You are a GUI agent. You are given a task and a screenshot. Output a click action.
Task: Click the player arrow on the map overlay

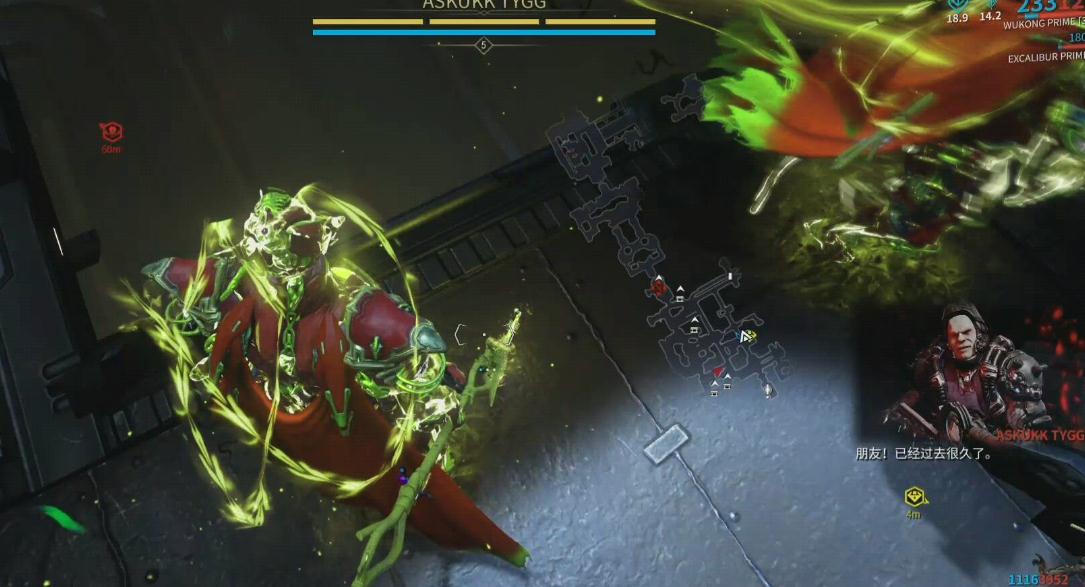(x=746, y=337)
